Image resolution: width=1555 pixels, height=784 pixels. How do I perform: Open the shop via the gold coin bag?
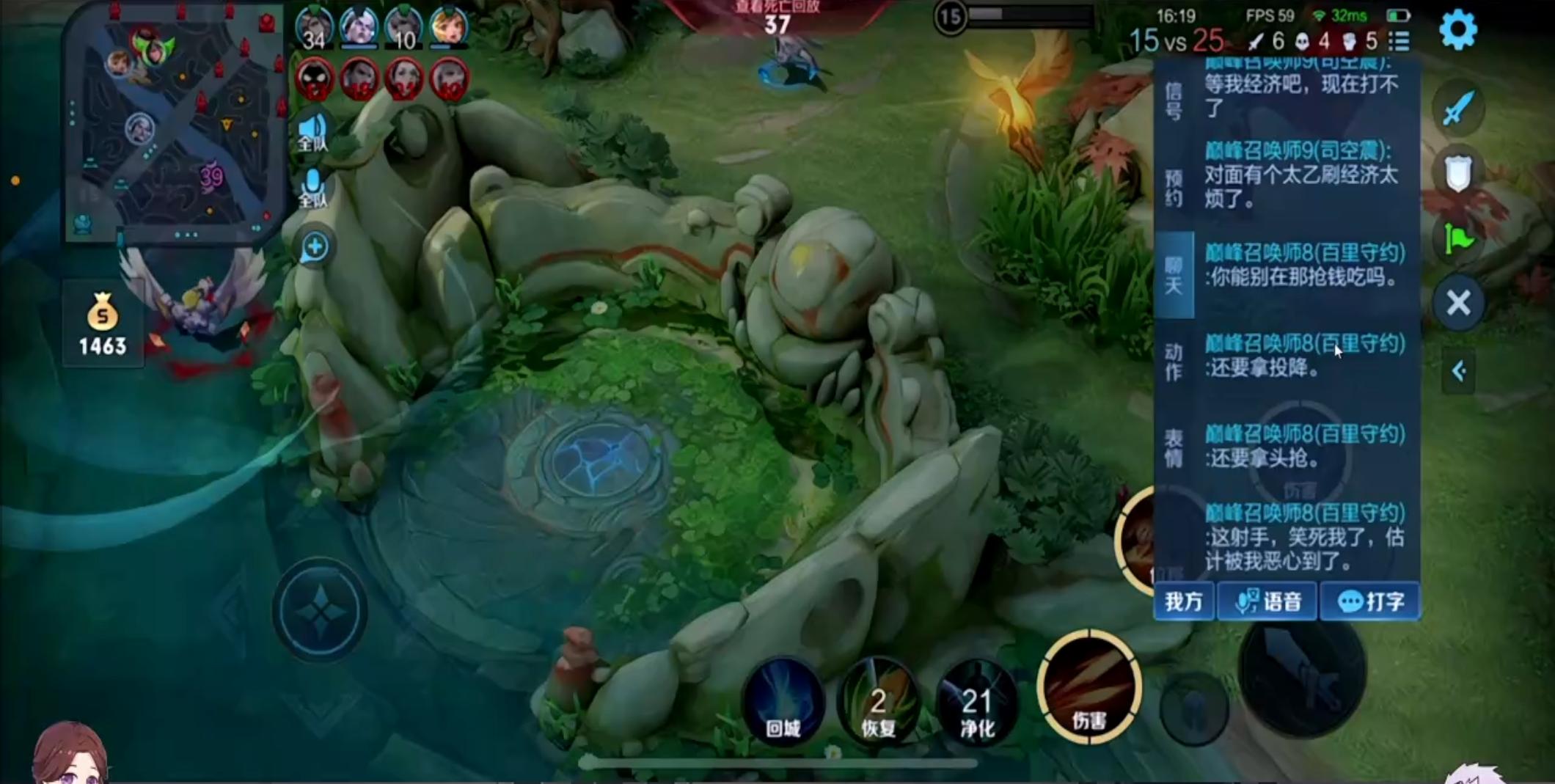103,324
